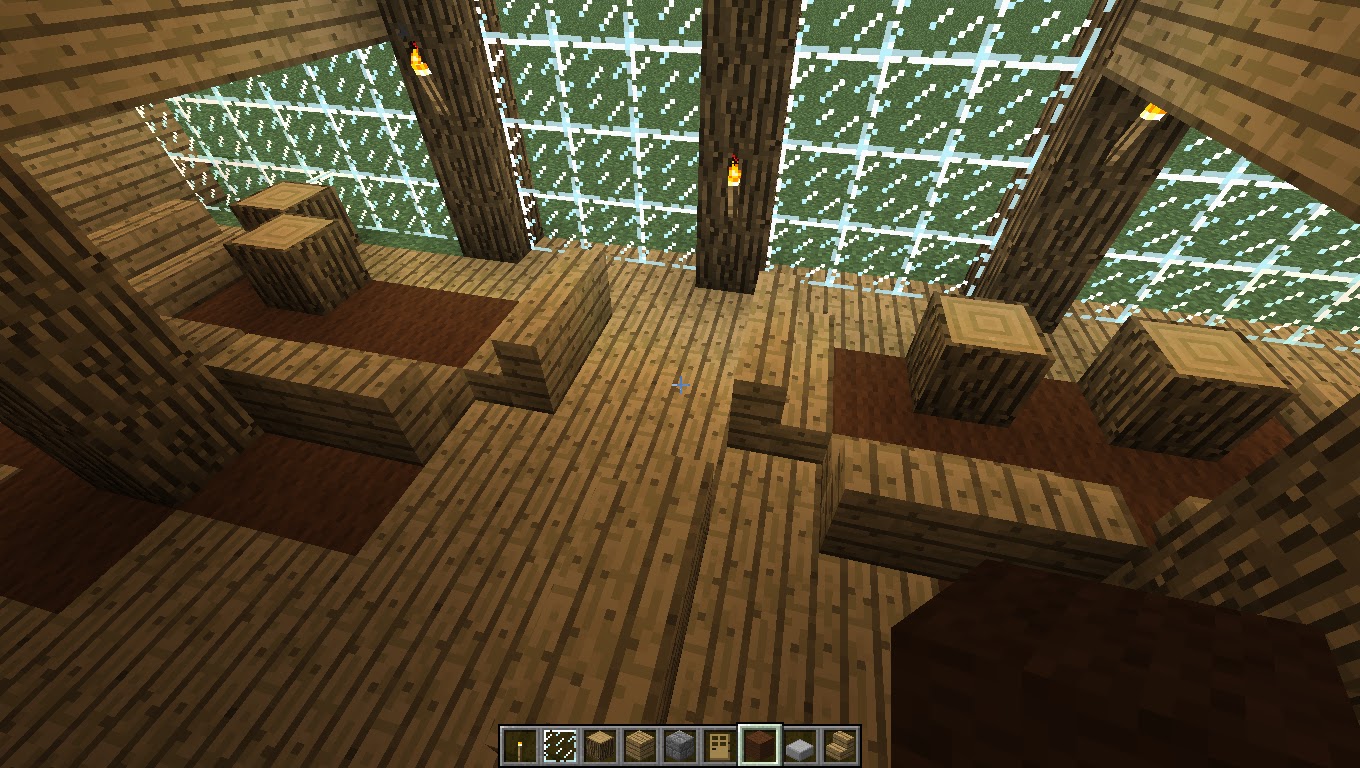Click the crosshair at screen center
Viewport: 1360px width, 768px height.
(x=680, y=384)
